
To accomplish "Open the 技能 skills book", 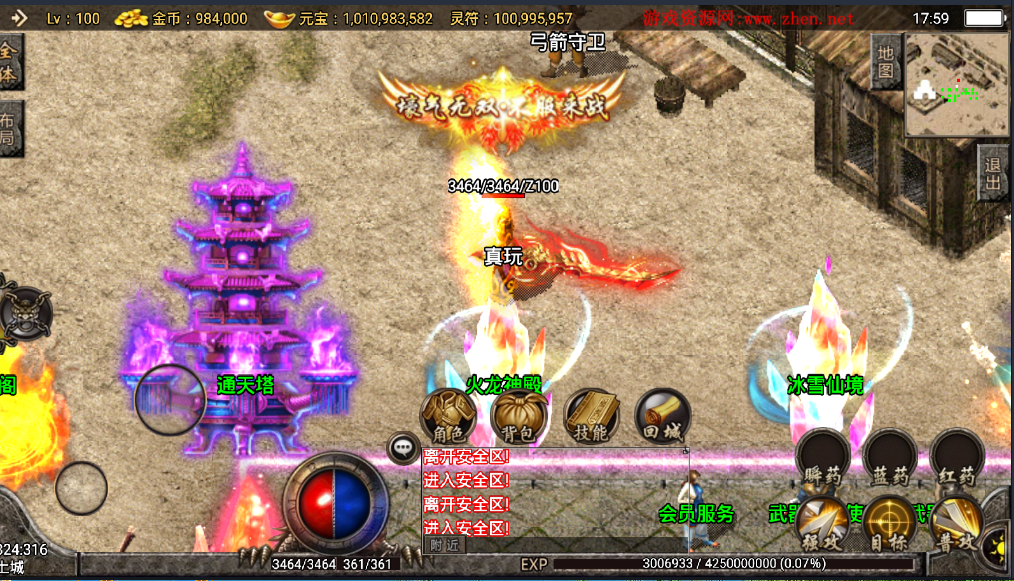I will click(x=591, y=416).
